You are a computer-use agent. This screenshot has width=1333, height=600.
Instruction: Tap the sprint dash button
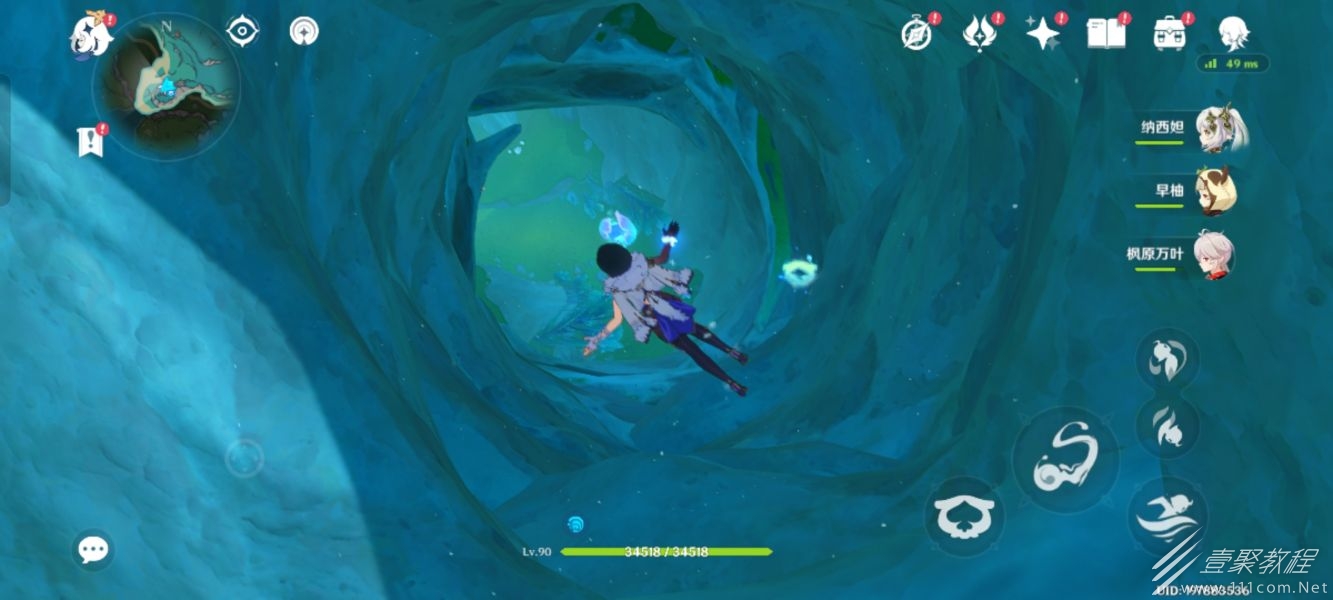1167,515
